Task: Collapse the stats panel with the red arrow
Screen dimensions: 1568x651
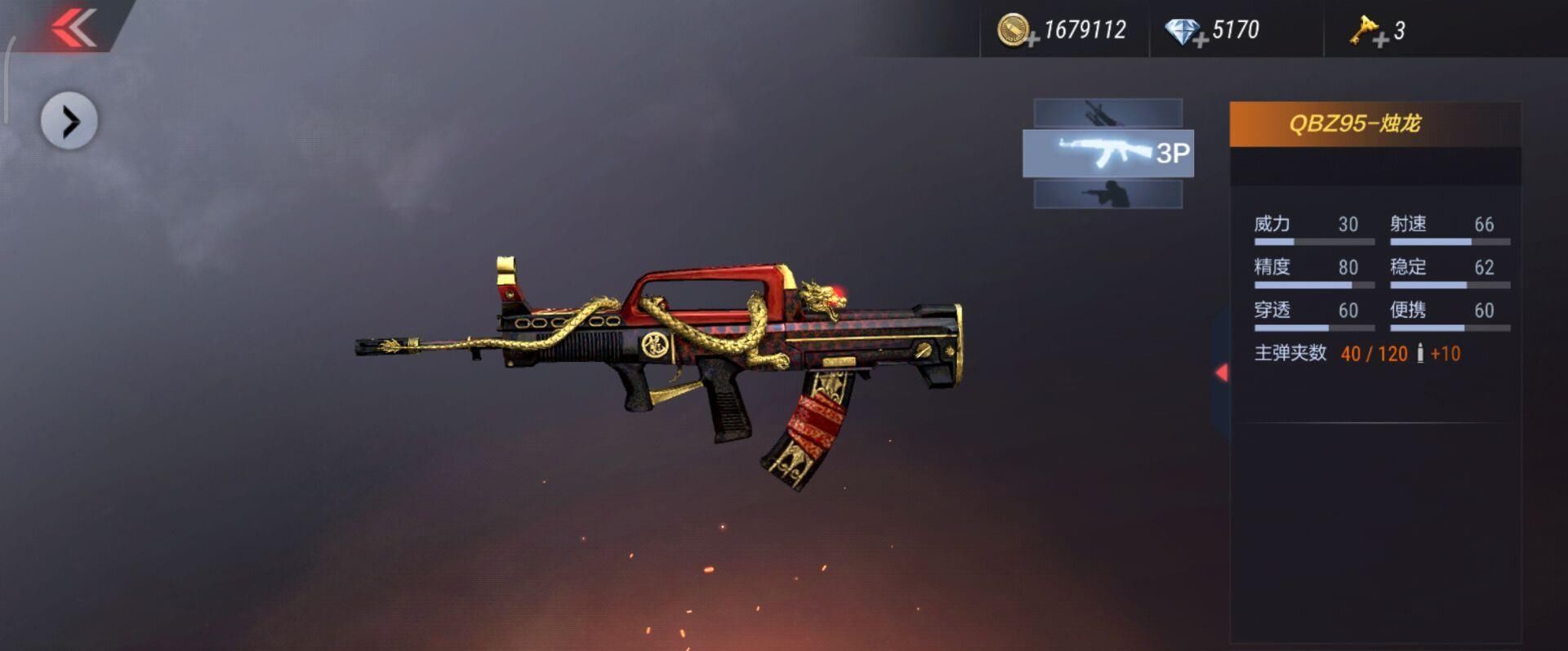Action: pos(1222,372)
